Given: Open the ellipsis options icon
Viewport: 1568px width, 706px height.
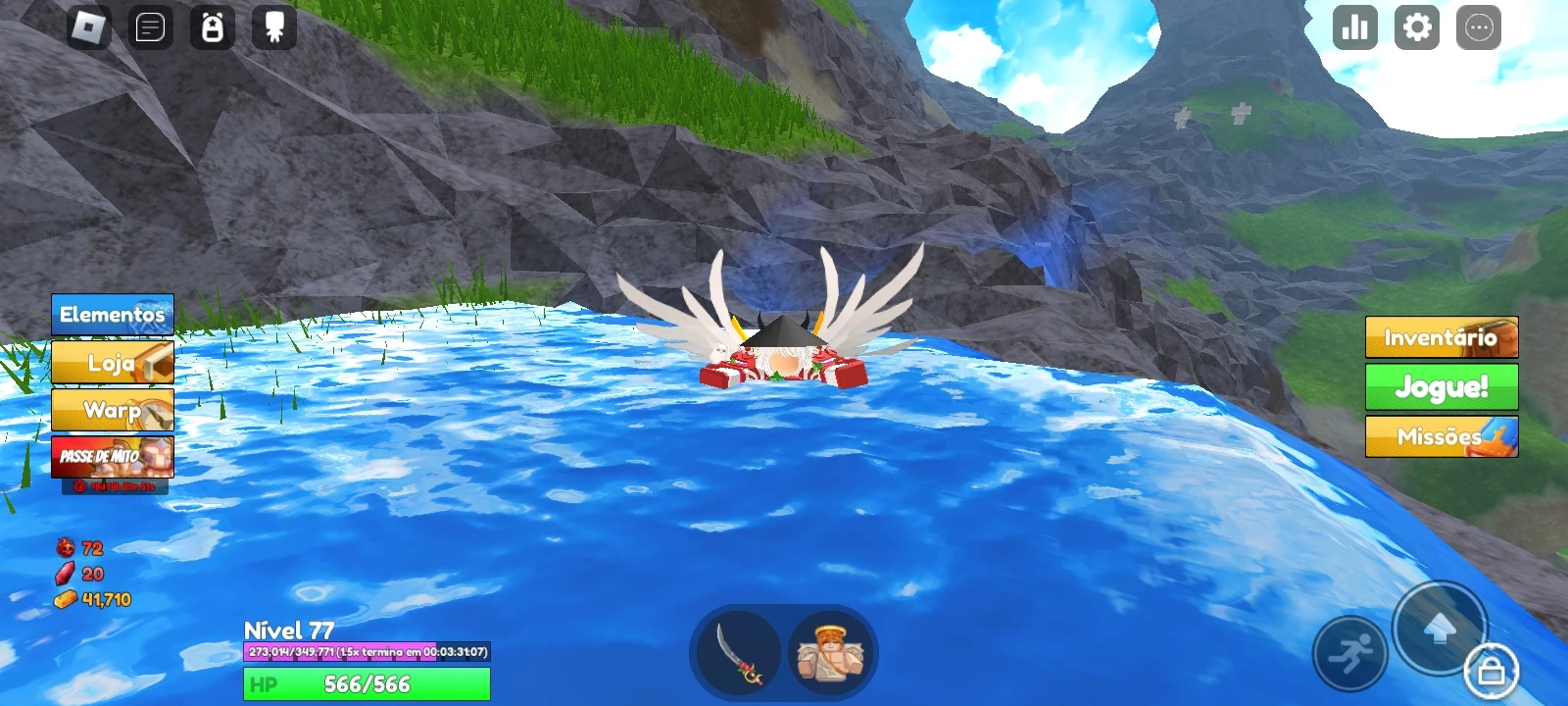Looking at the screenshot, I should pos(1477,27).
